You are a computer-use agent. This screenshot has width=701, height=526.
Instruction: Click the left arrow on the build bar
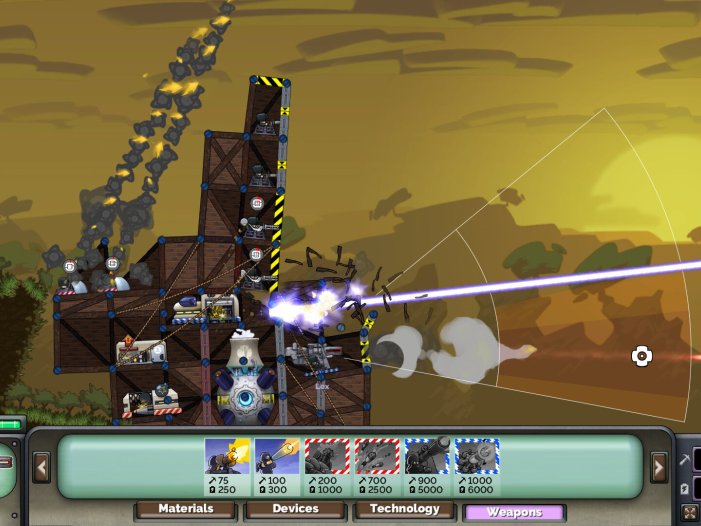(41, 466)
